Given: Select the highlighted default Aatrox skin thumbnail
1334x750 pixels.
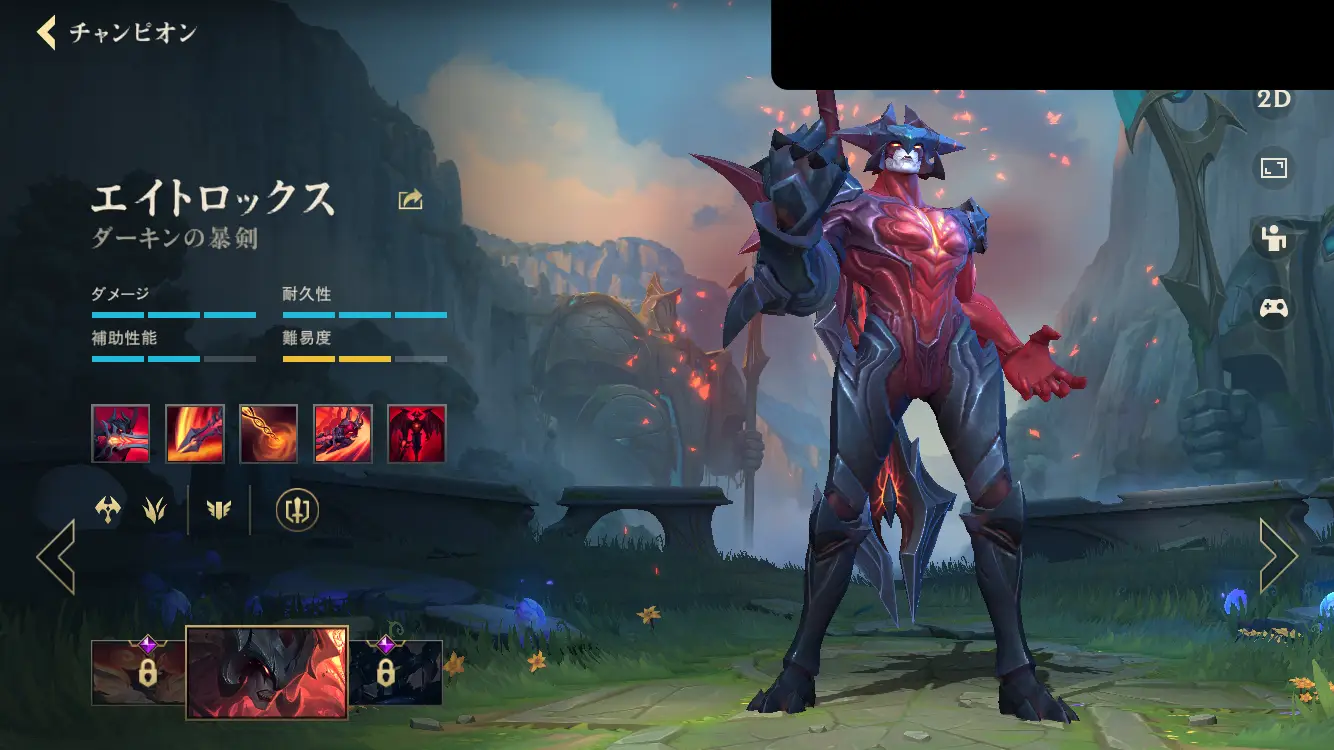Looking at the screenshot, I should click(267, 673).
